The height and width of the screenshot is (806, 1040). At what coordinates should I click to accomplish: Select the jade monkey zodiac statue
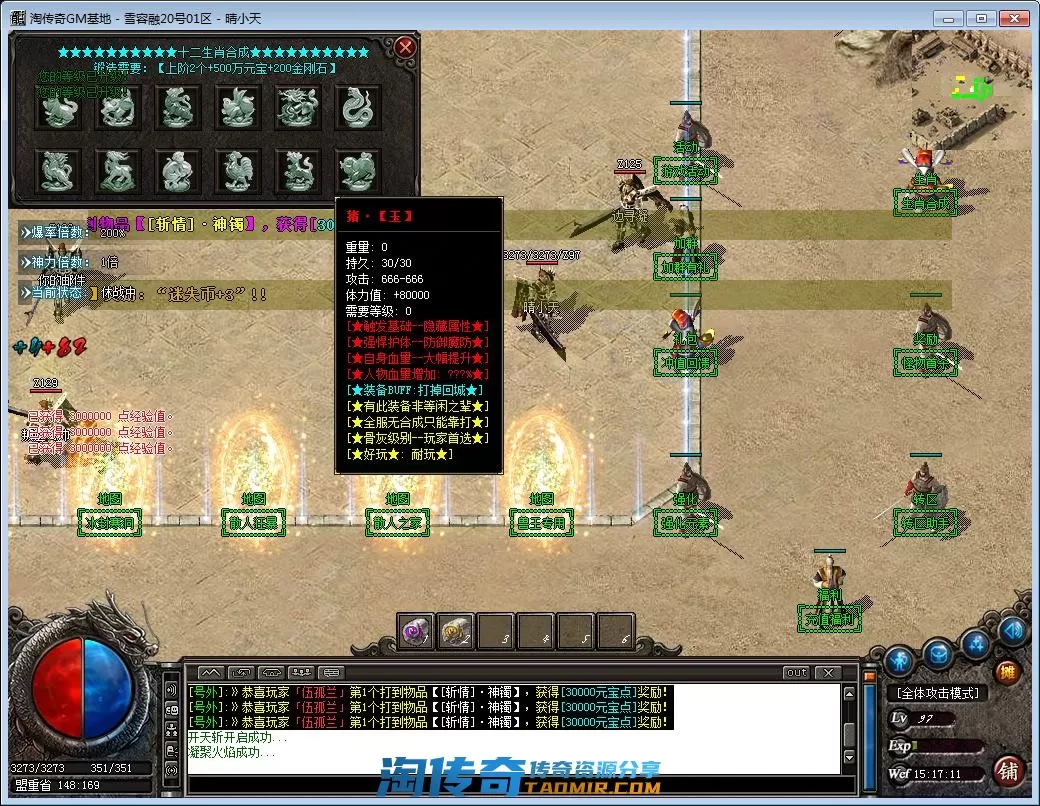pos(178,171)
